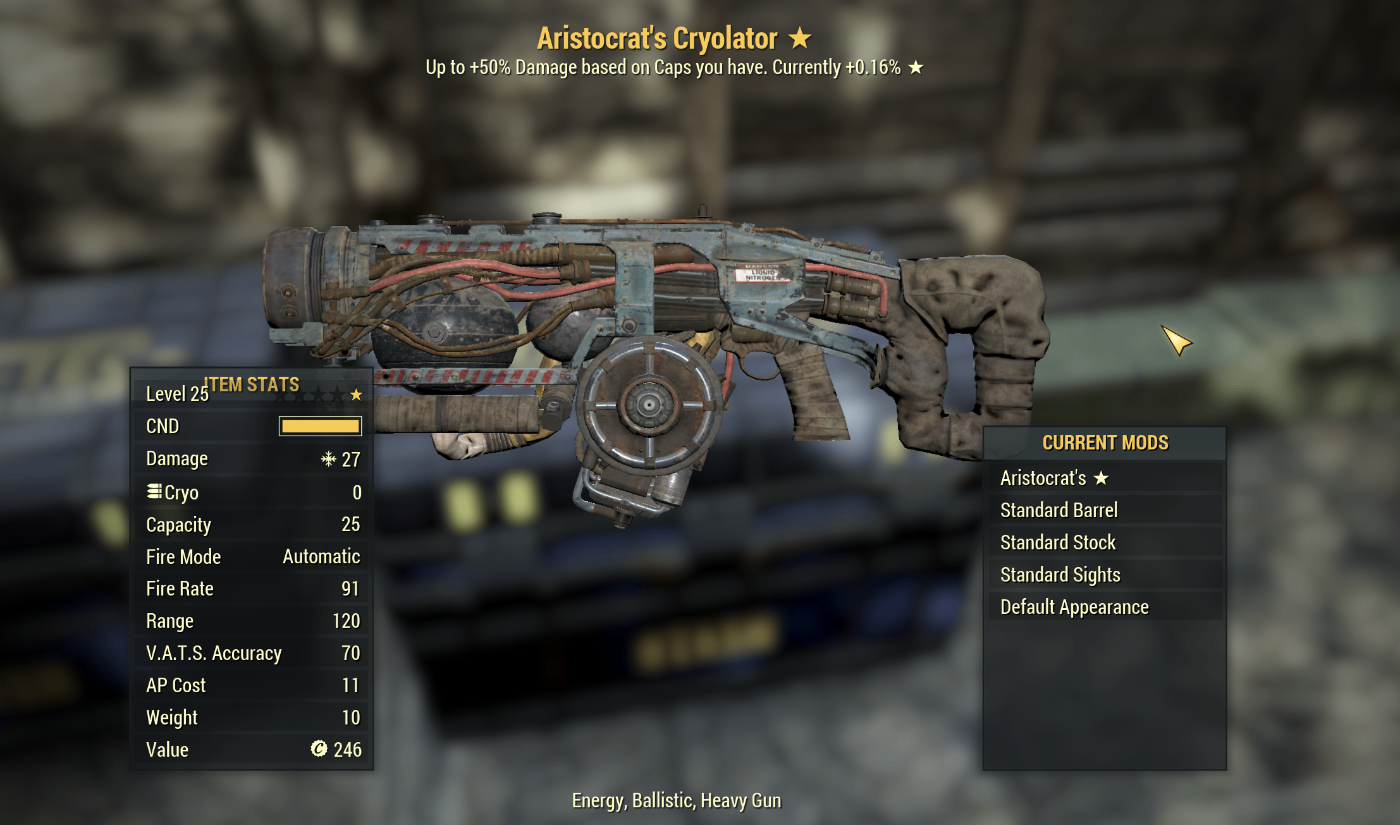Viewport: 1400px width, 825px height.
Task: Open the Standard Barrel mod slot
Action: 1058,509
